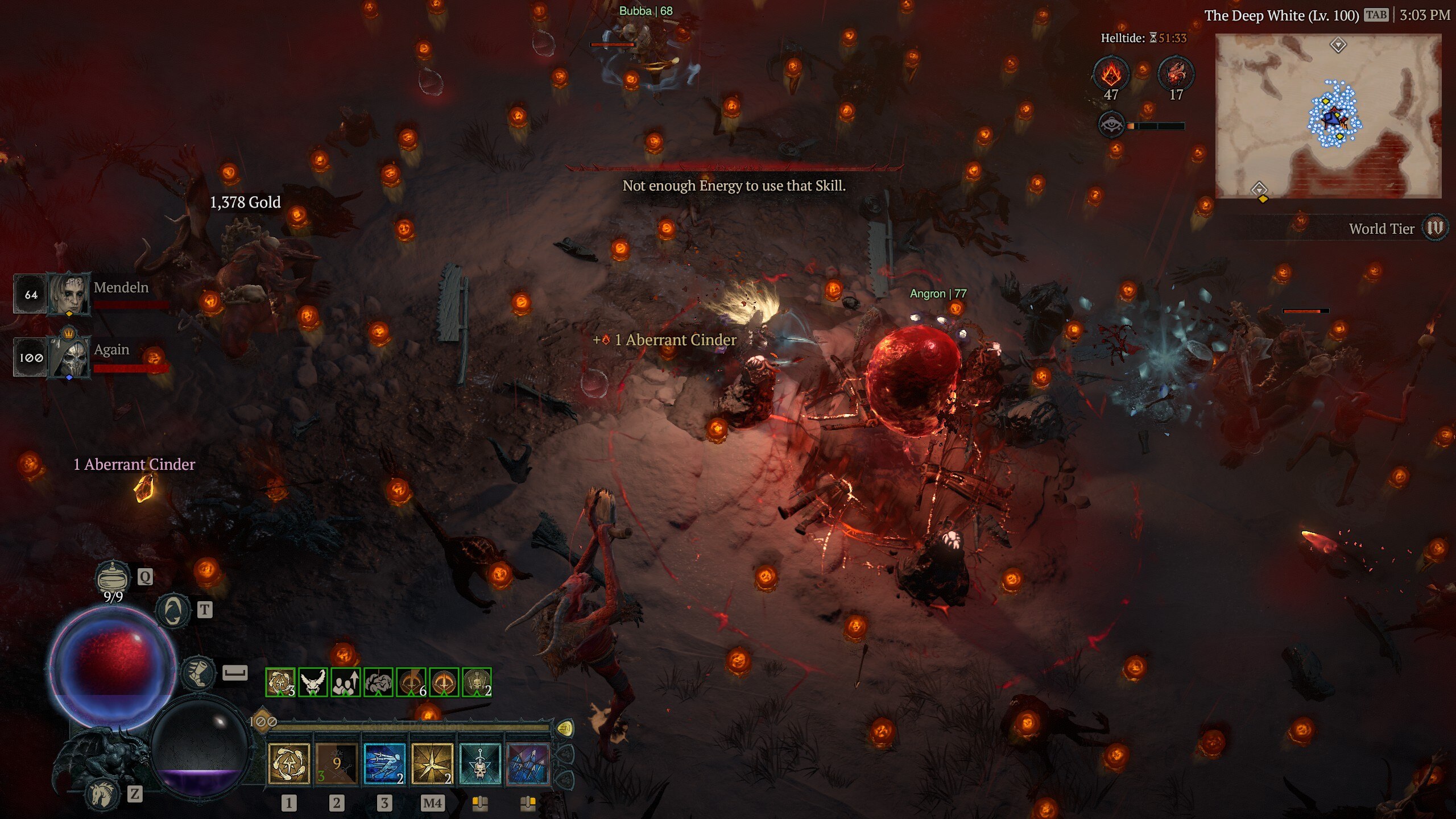Activate the gold four-pointed star skill

coord(432,764)
